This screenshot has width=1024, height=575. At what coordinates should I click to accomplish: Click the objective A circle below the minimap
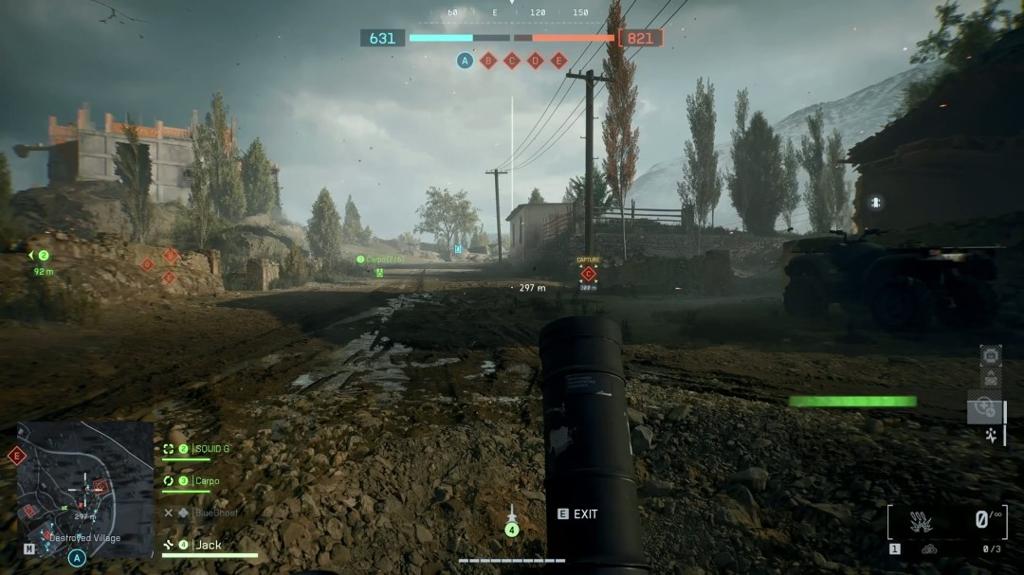(x=77, y=558)
